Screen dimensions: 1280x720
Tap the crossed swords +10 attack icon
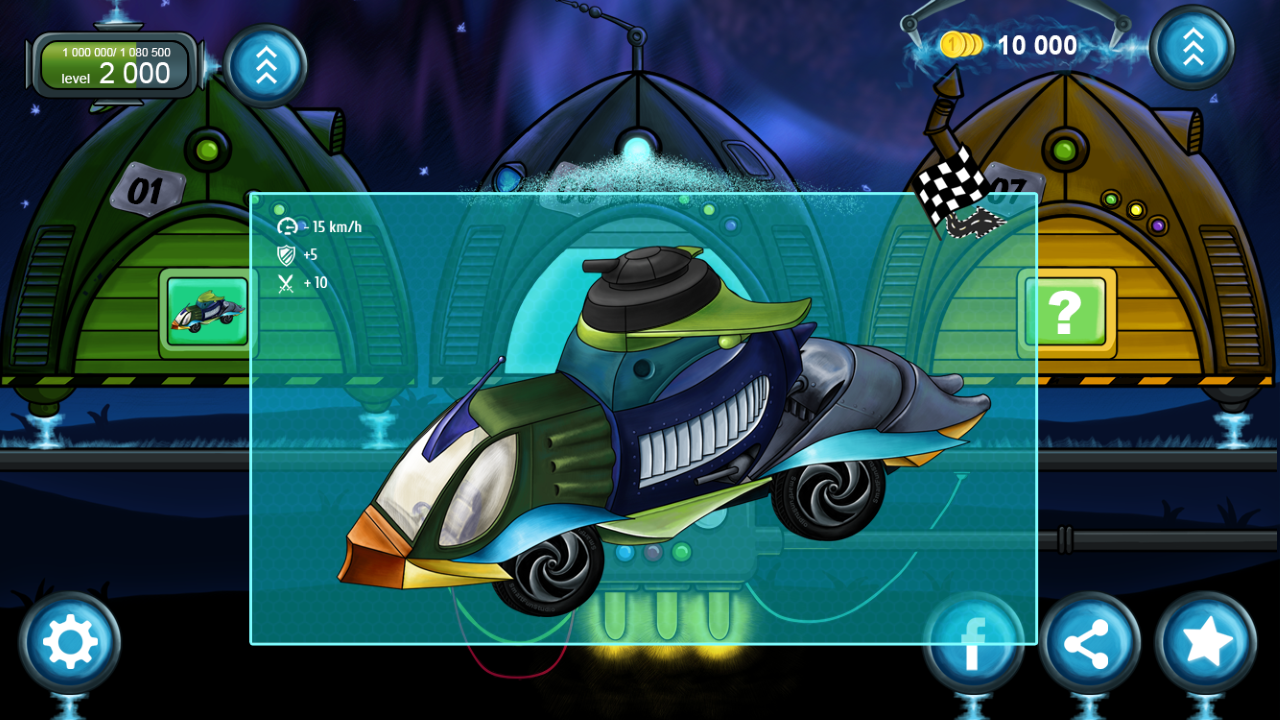coord(286,281)
